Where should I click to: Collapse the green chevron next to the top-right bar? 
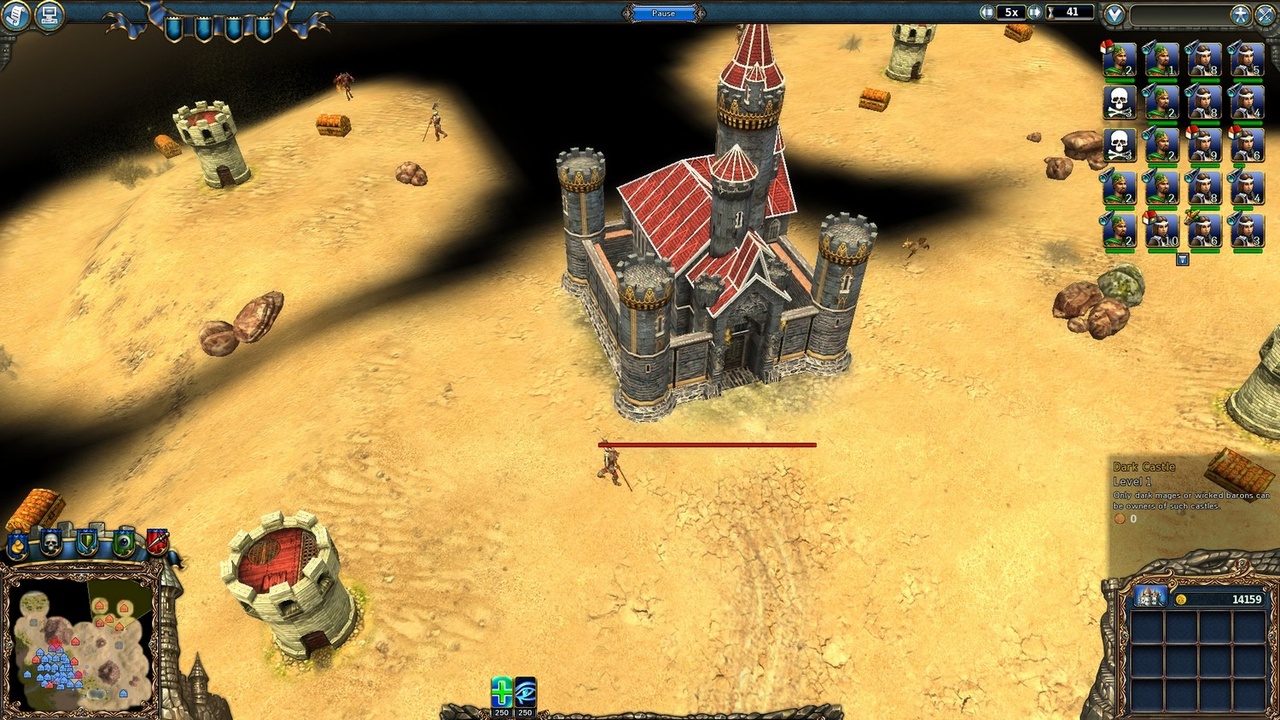click(x=1113, y=14)
